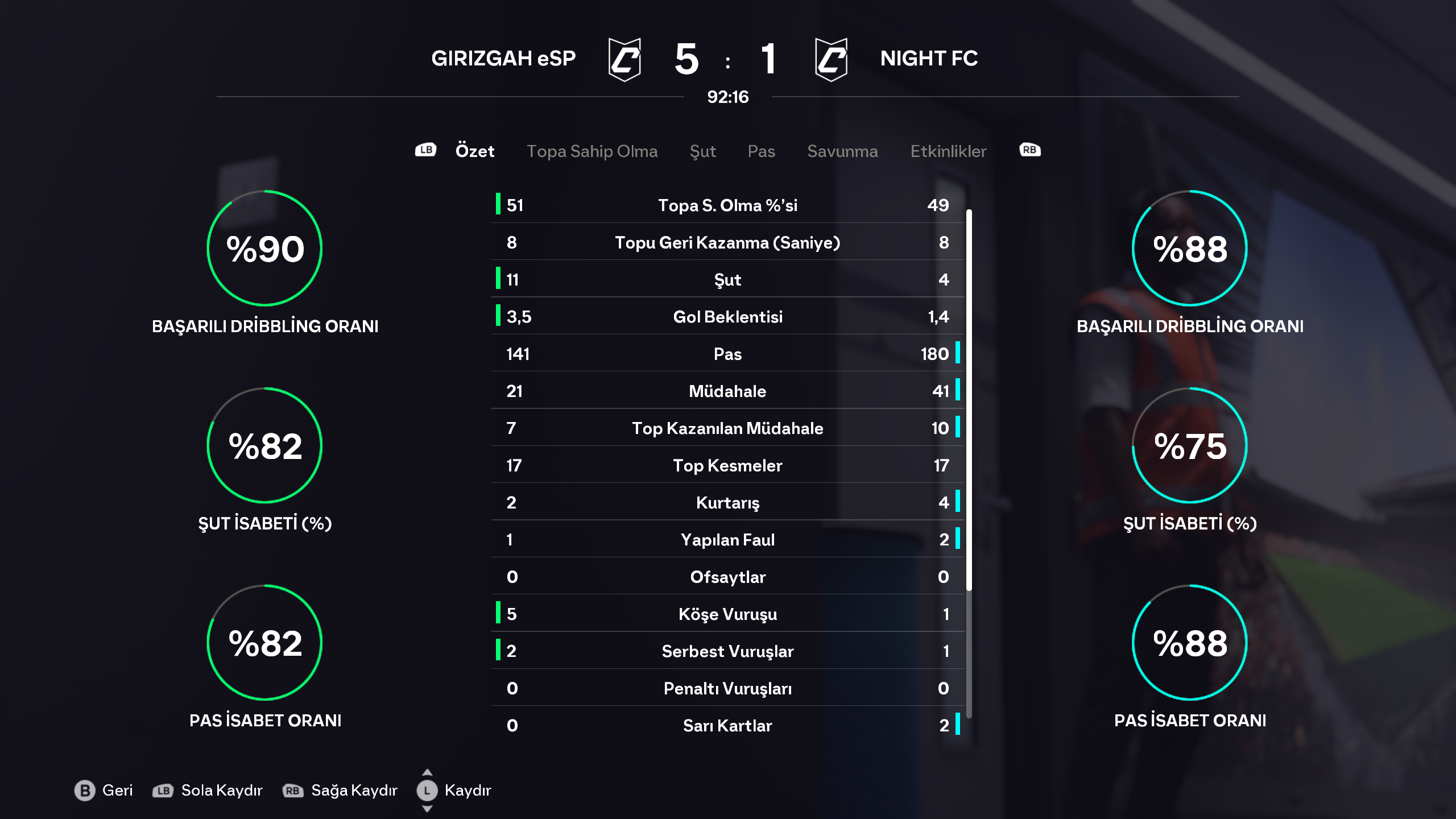Select the Gol Beklentisi stat row
The height and width of the screenshot is (819, 1456).
(727, 317)
